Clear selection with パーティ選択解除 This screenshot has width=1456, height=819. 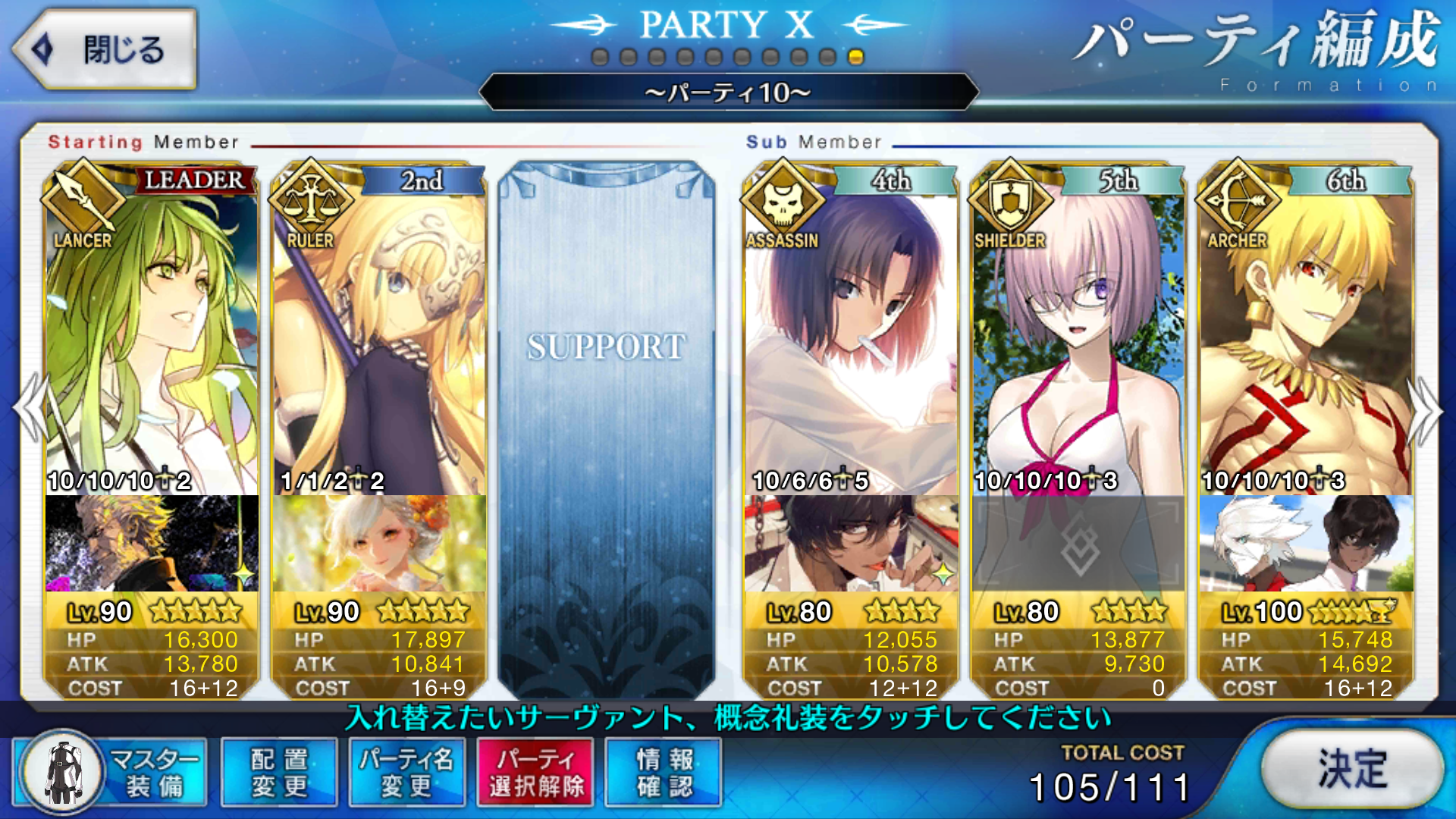pyautogui.click(x=535, y=772)
